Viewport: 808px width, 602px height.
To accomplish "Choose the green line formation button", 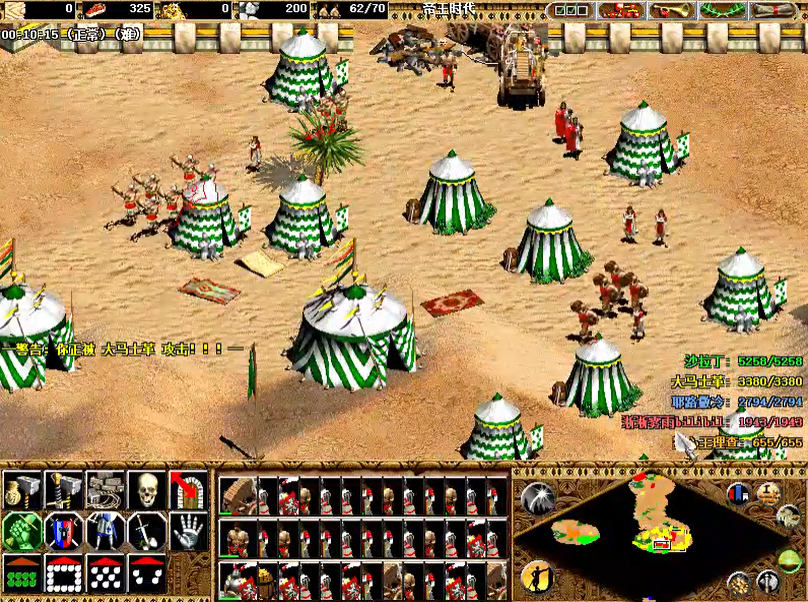I will point(20,573).
